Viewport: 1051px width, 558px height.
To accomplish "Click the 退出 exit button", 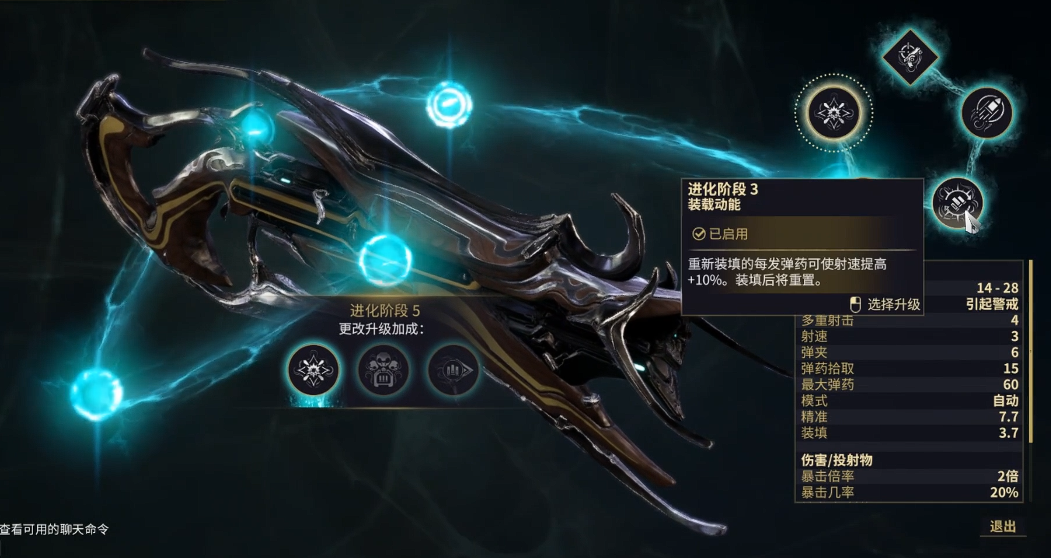I will pyautogui.click(x=1002, y=527).
